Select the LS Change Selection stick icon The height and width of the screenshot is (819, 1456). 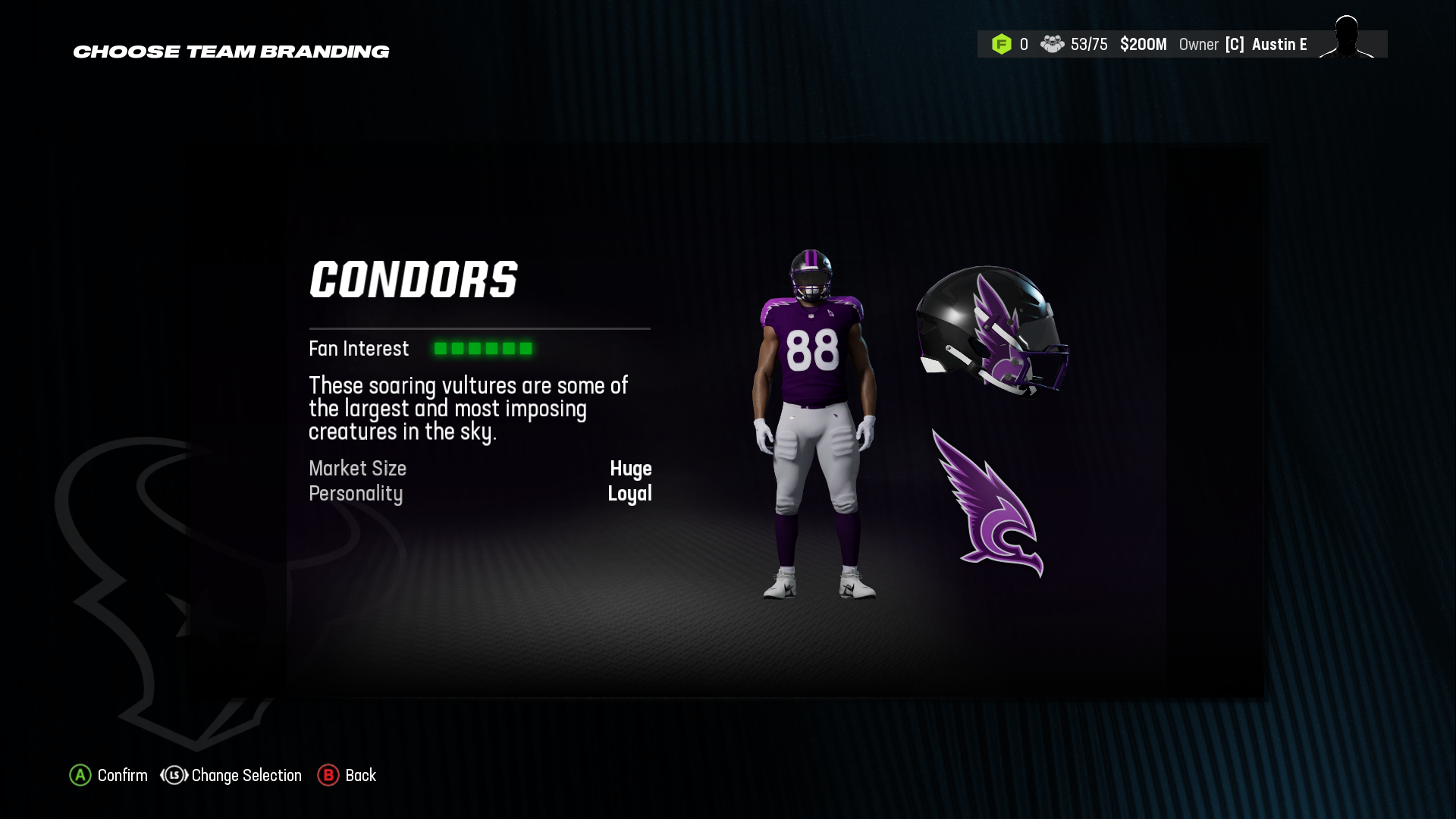173,776
